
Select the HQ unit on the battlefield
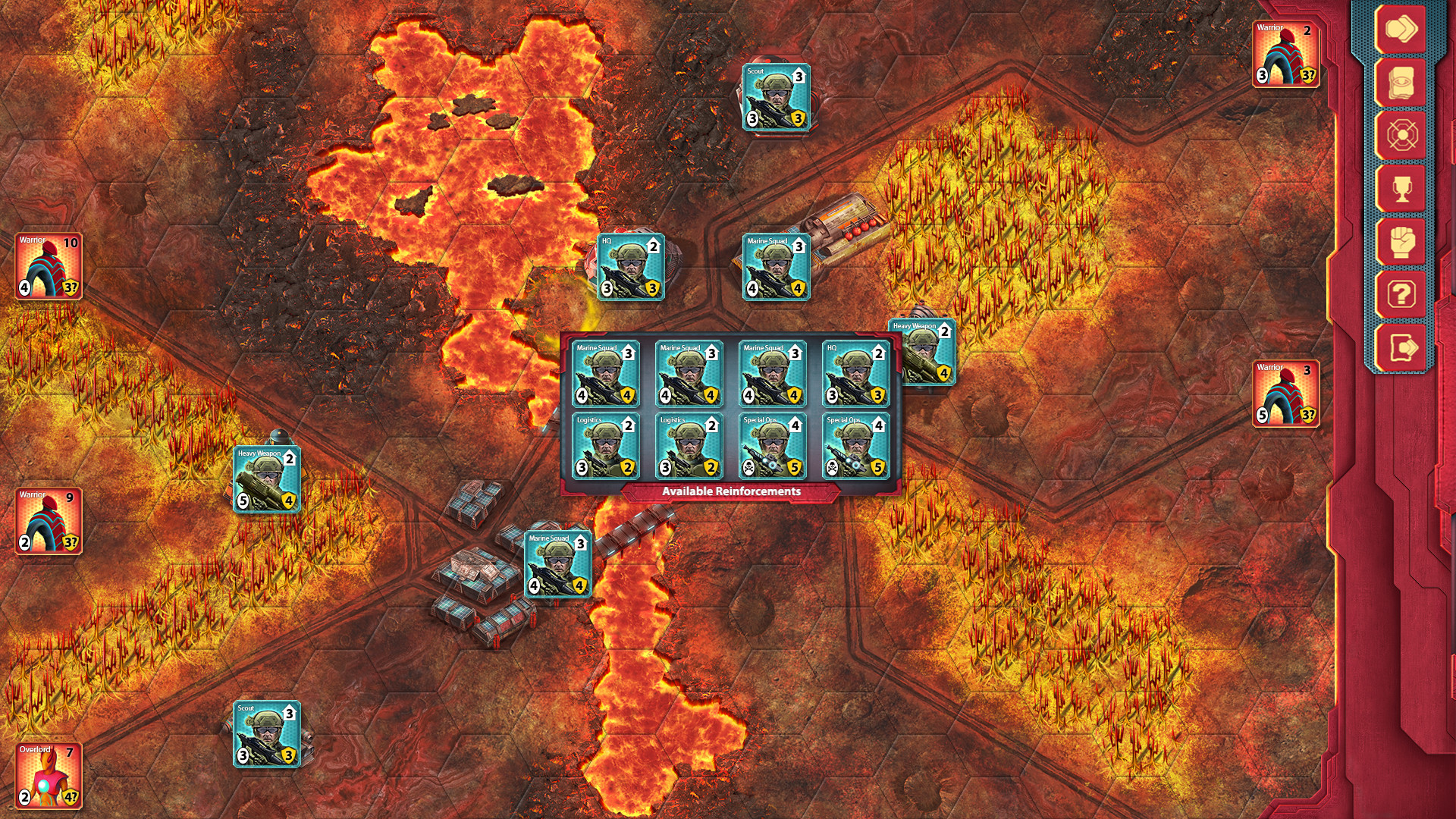point(631,267)
